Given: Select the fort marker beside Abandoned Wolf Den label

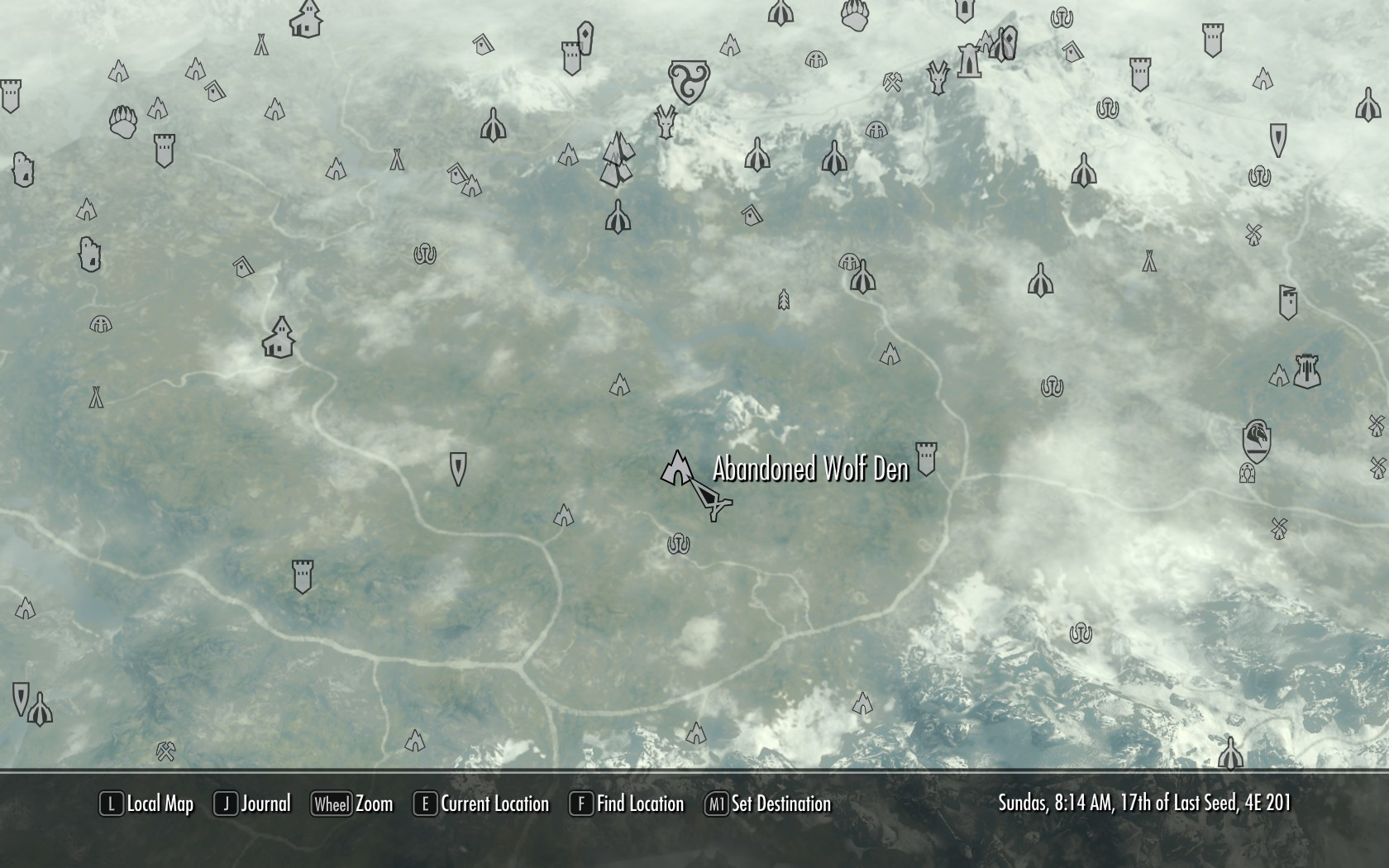Looking at the screenshot, I should click(926, 459).
